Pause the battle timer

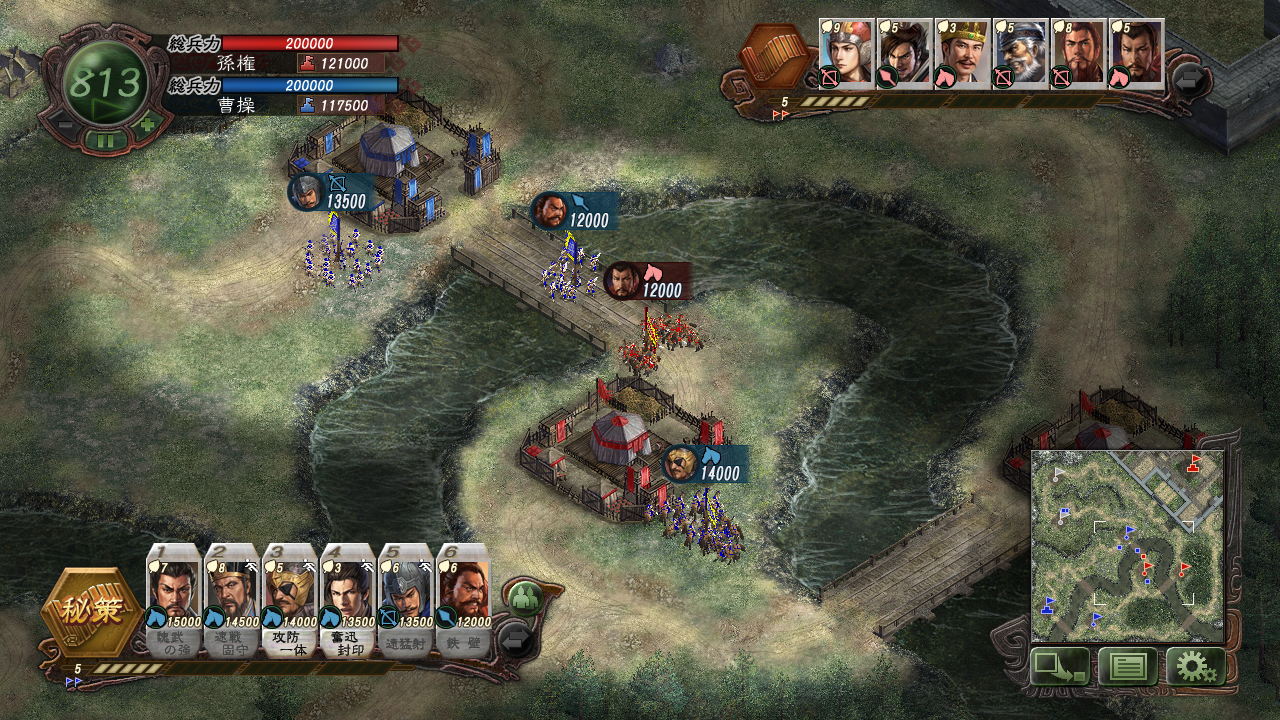[105, 140]
